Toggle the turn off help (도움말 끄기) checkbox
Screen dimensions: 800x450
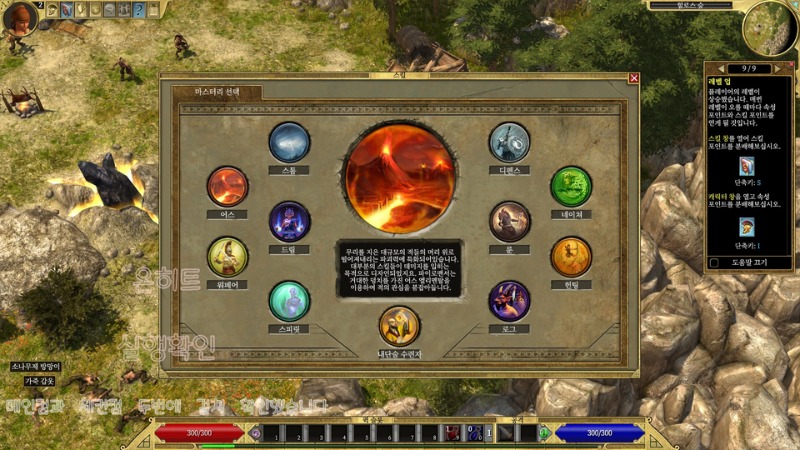714,263
